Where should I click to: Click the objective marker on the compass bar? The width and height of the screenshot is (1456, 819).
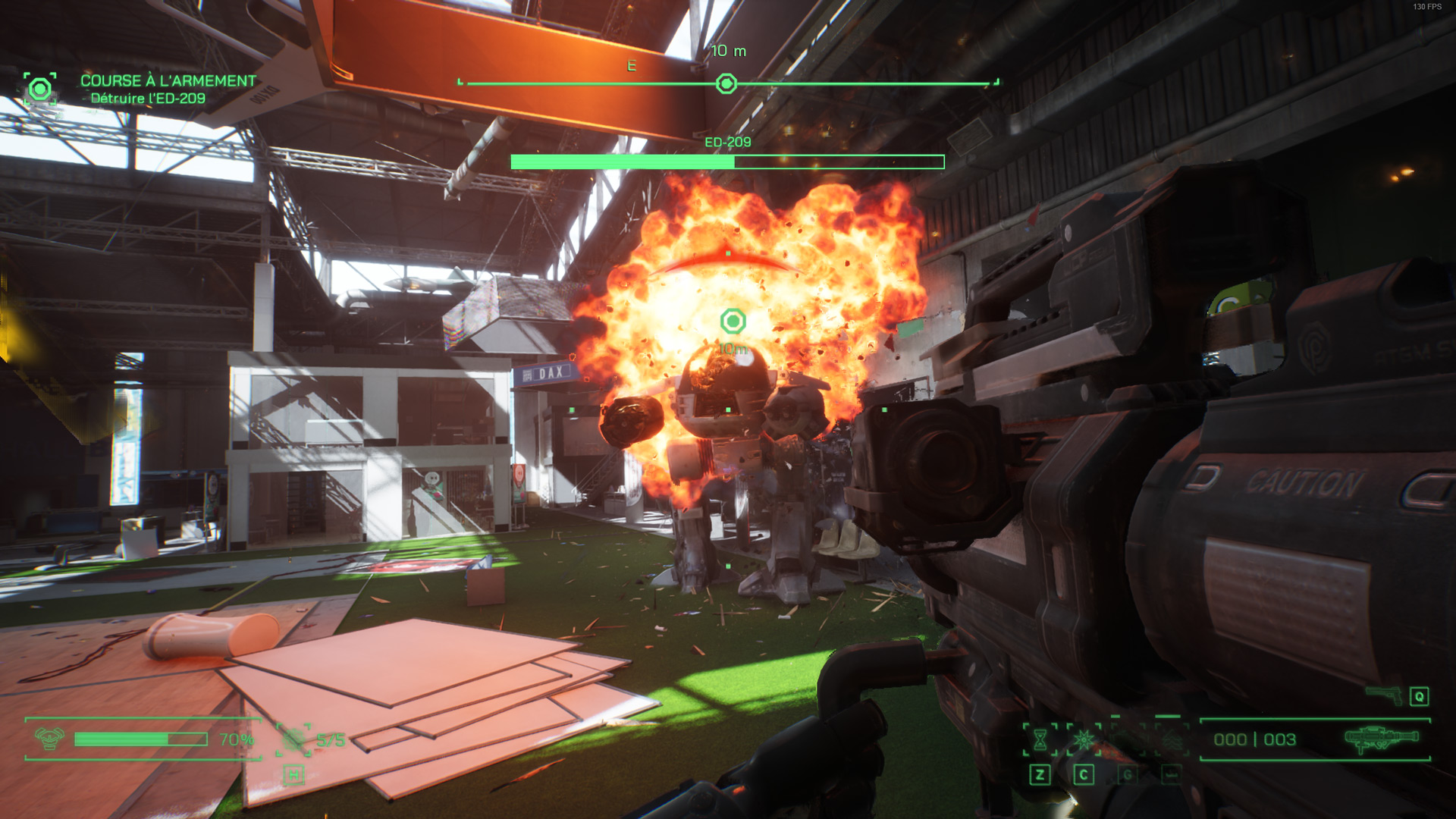(x=726, y=83)
